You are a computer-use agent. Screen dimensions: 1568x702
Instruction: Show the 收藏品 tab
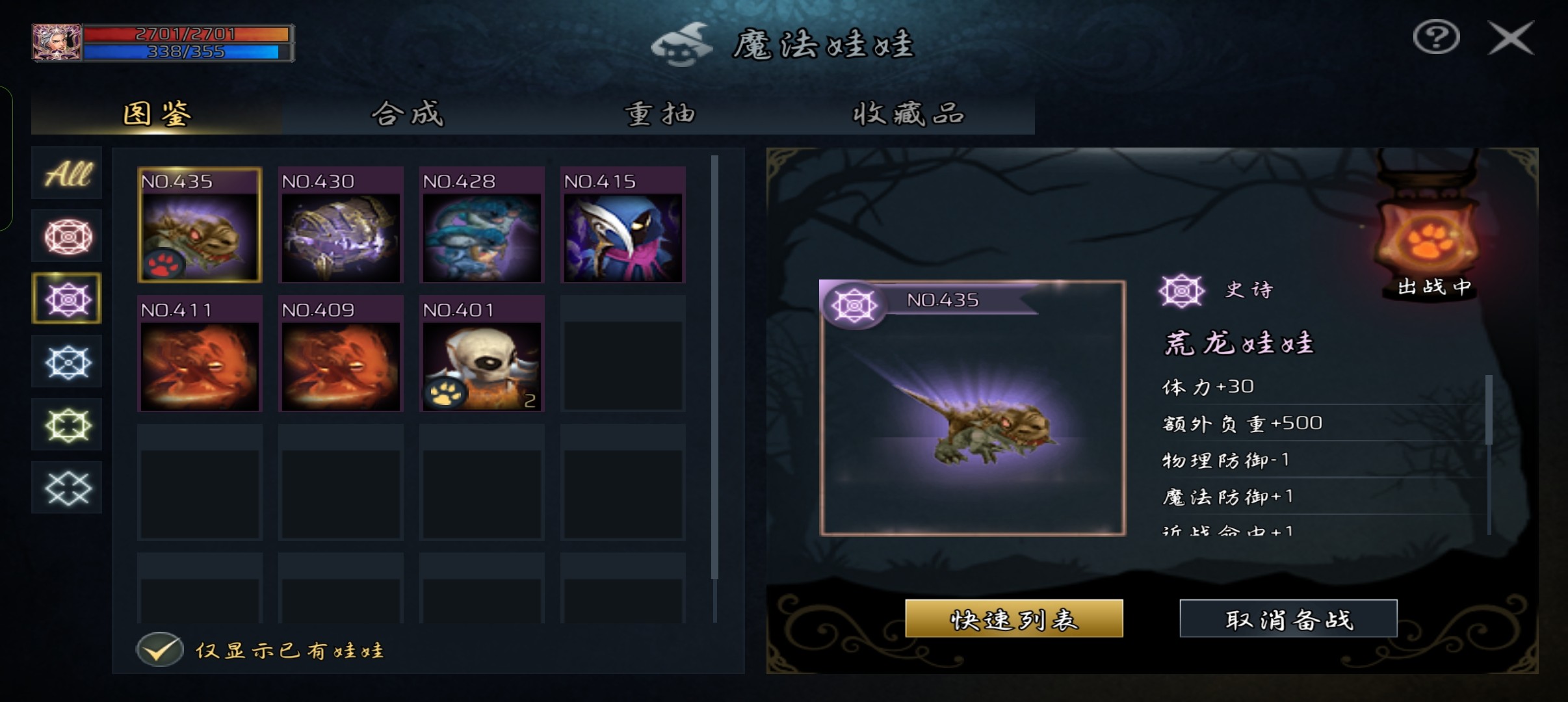[x=909, y=114]
